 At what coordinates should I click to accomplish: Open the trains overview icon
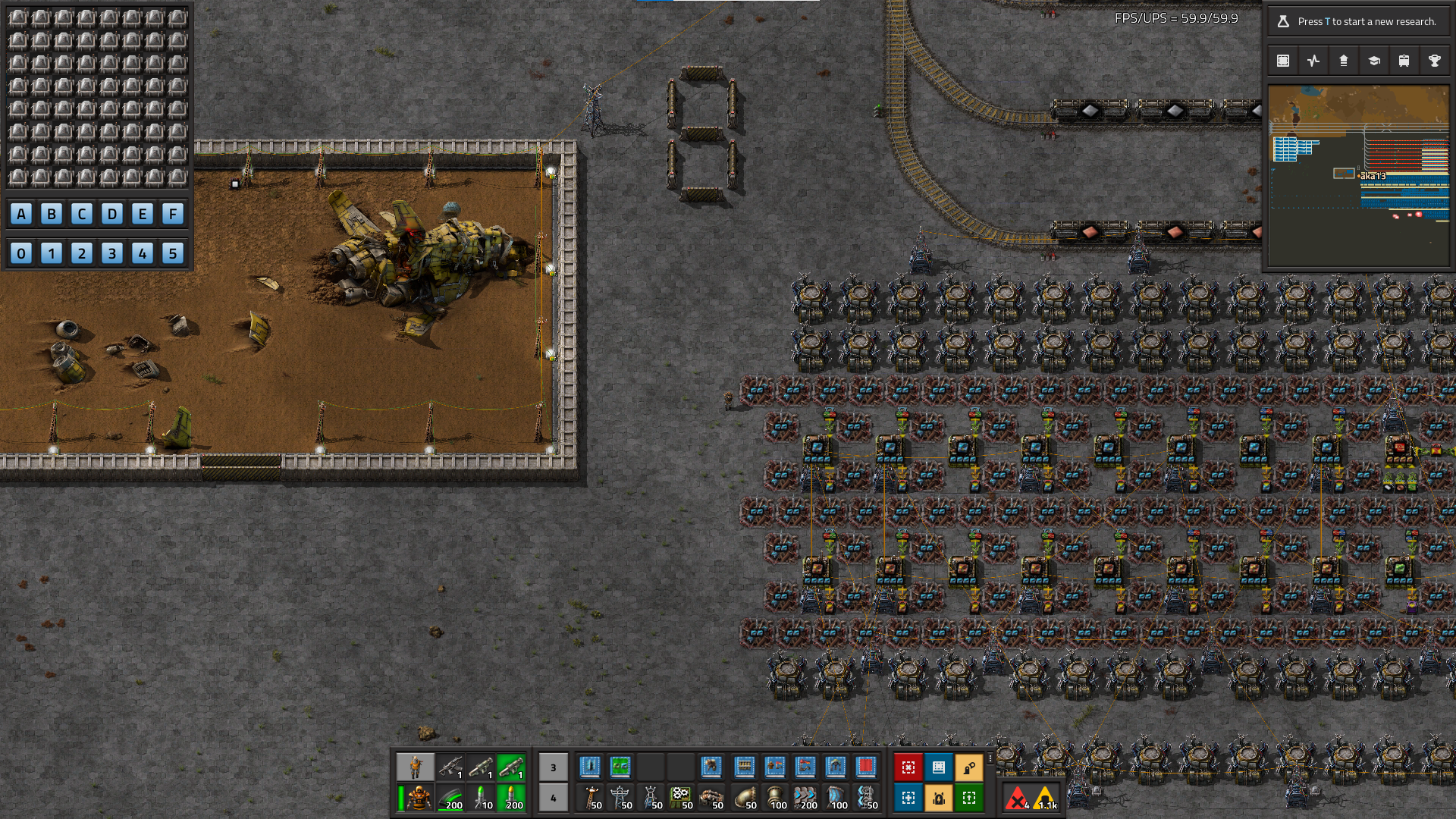[x=1404, y=61]
